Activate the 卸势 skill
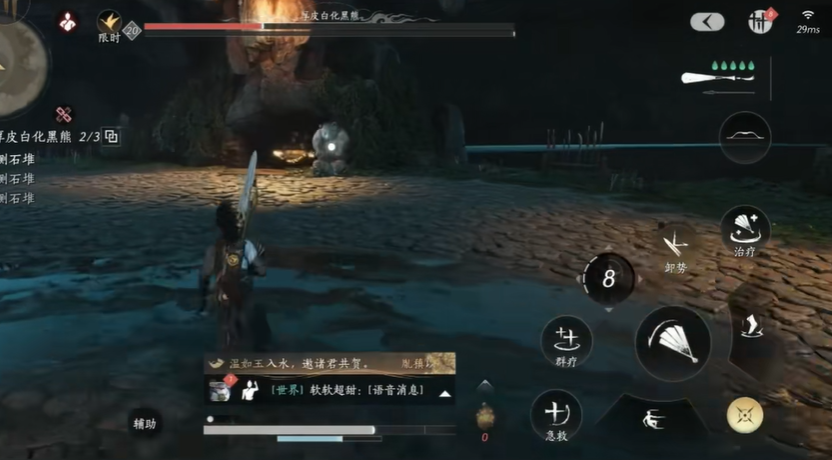 677,245
